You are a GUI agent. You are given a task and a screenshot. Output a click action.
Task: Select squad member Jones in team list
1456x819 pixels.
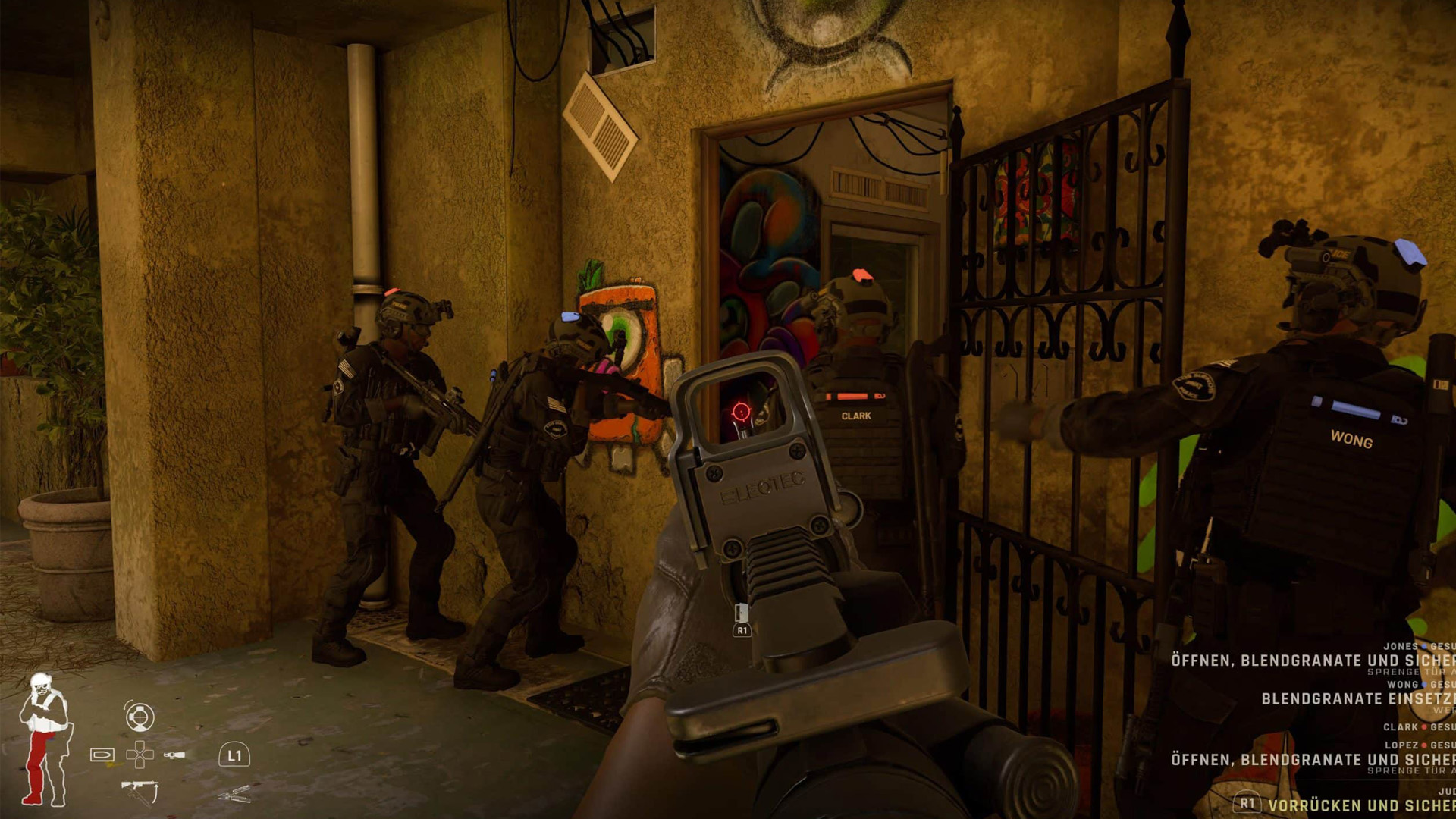(1400, 647)
